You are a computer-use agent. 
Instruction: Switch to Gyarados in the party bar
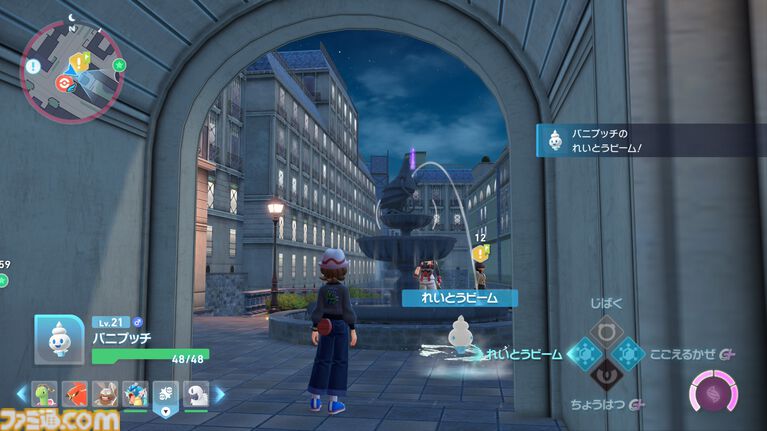click(x=135, y=394)
